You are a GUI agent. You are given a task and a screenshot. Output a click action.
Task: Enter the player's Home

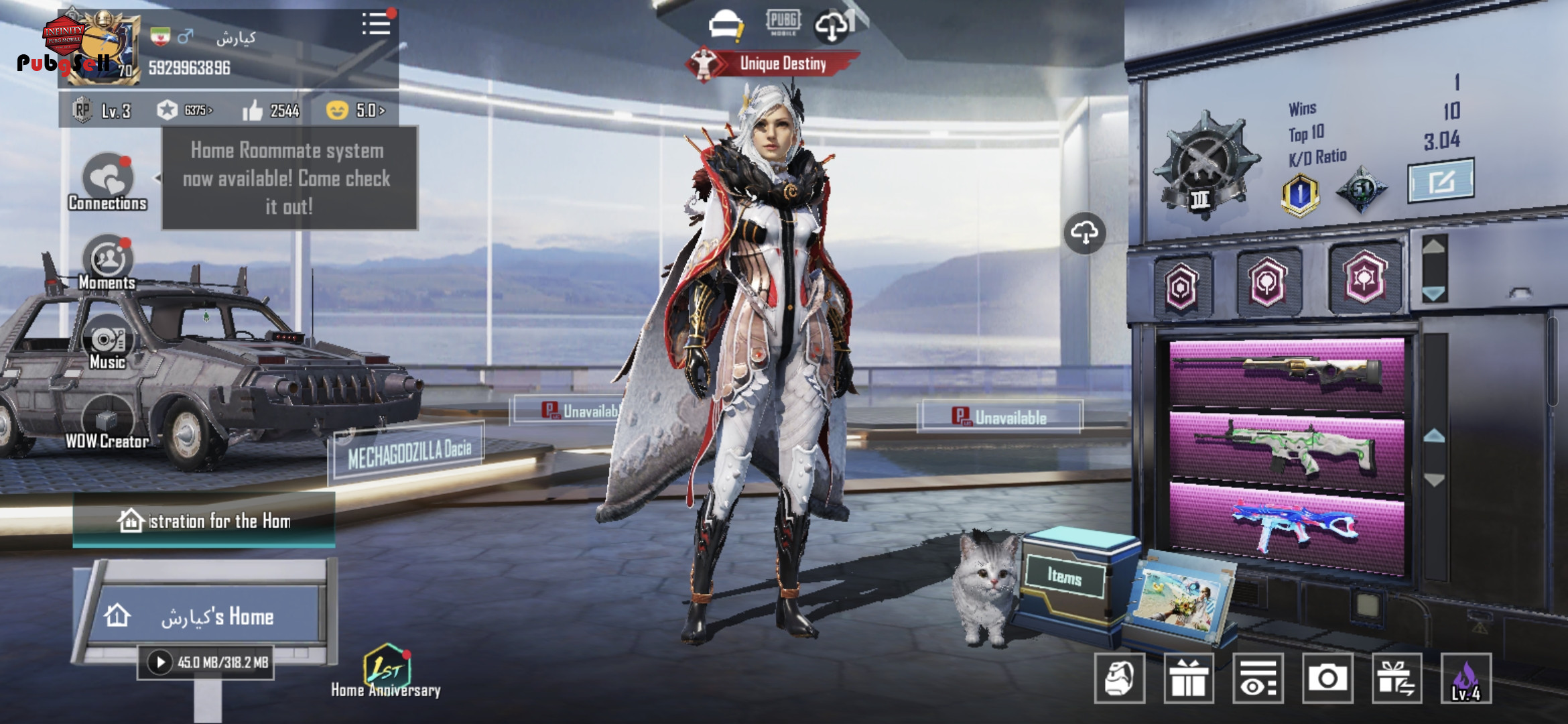tap(208, 615)
